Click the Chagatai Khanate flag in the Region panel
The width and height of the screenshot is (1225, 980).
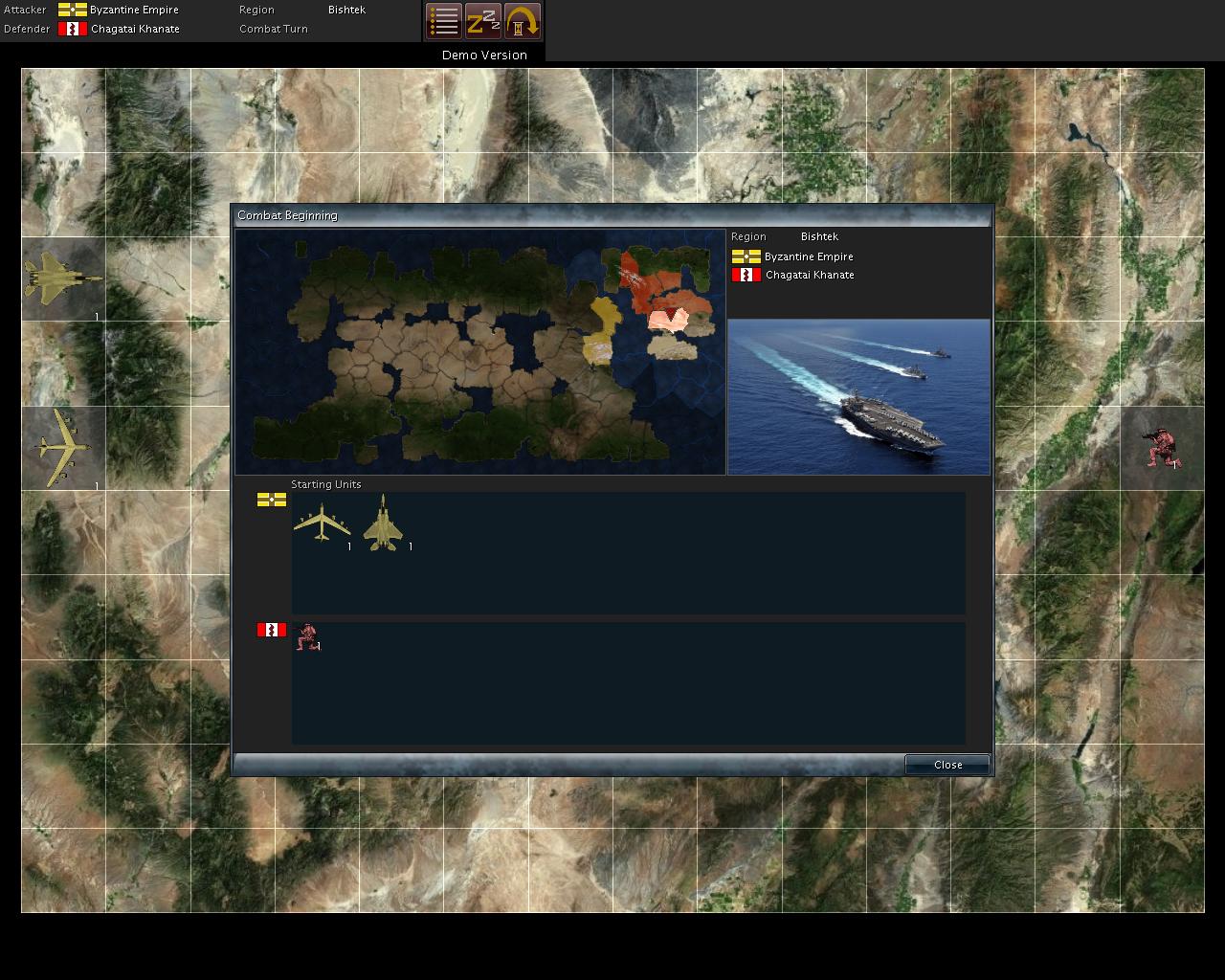point(746,275)
